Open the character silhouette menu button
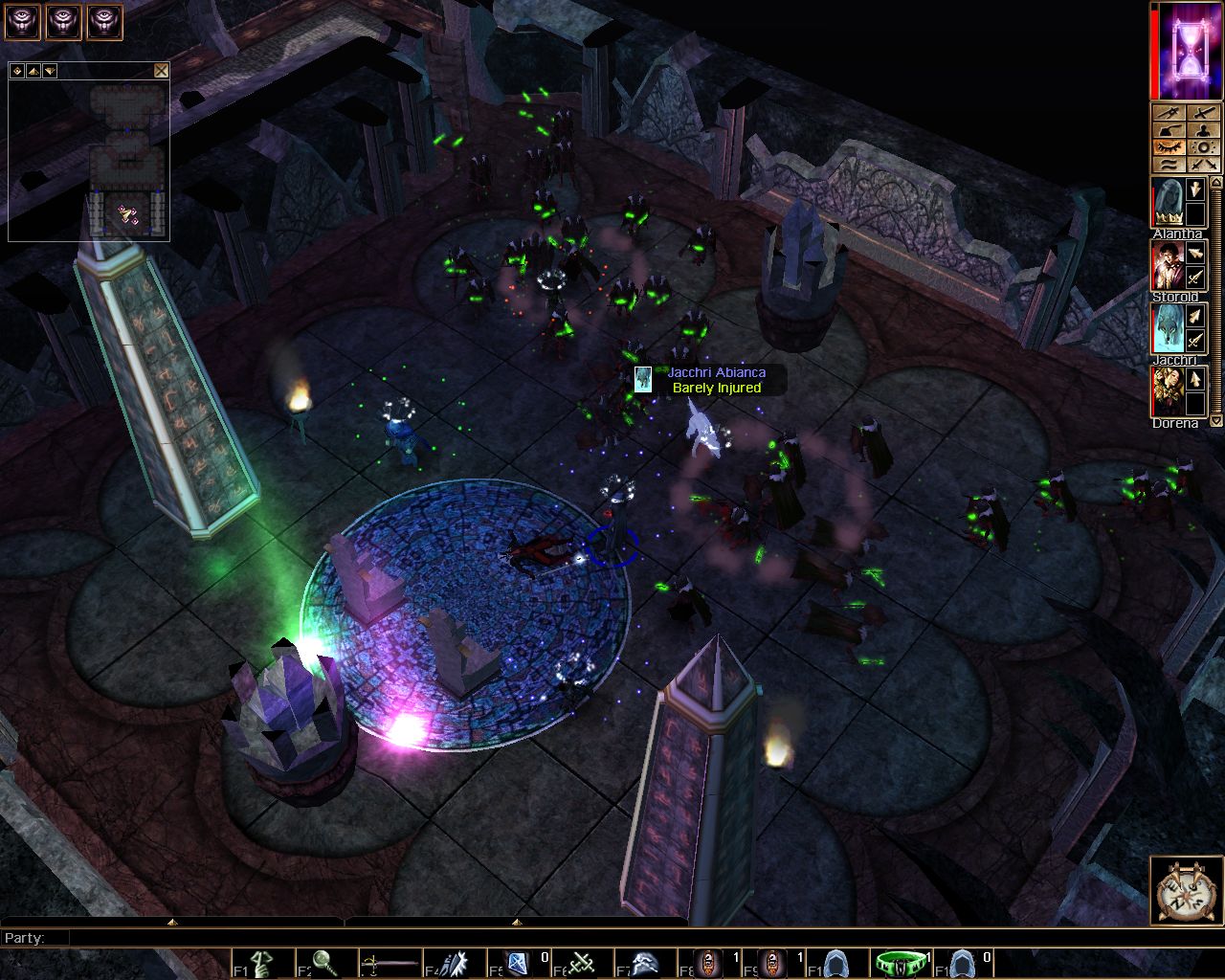1225x980 pixels. 1204,130
